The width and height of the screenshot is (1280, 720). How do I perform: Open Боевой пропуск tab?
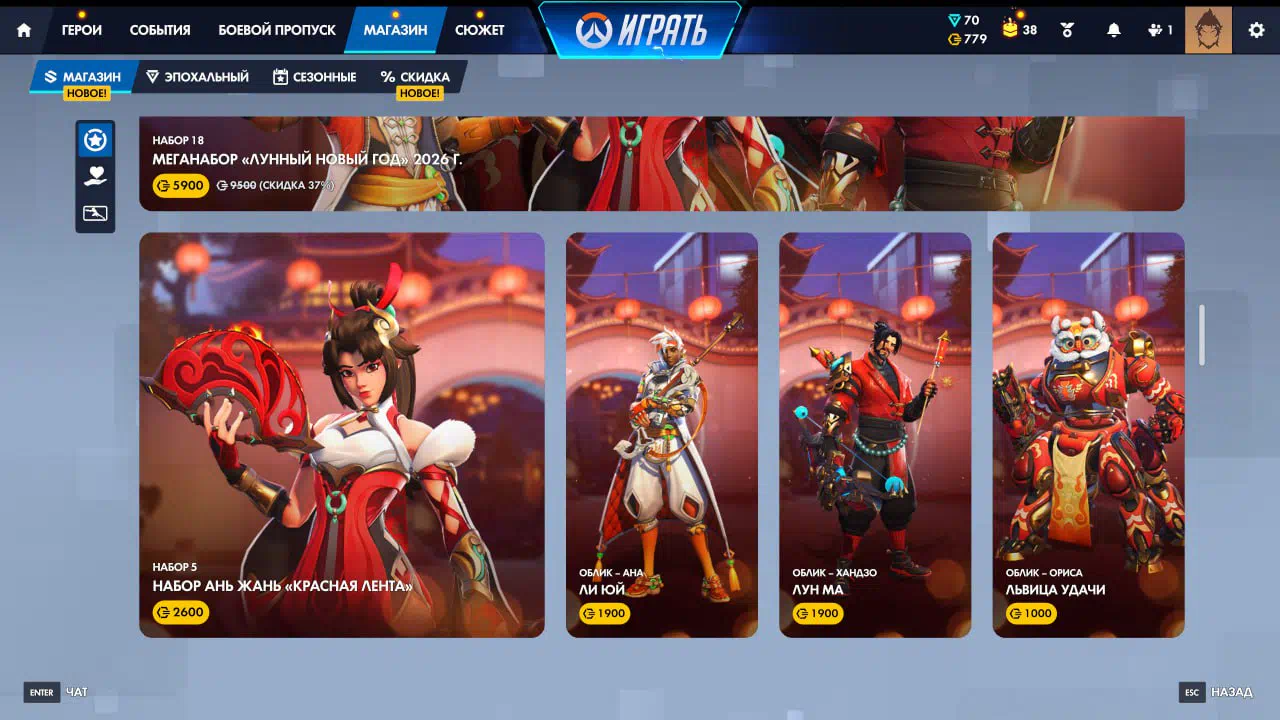(x=277, y=30)
